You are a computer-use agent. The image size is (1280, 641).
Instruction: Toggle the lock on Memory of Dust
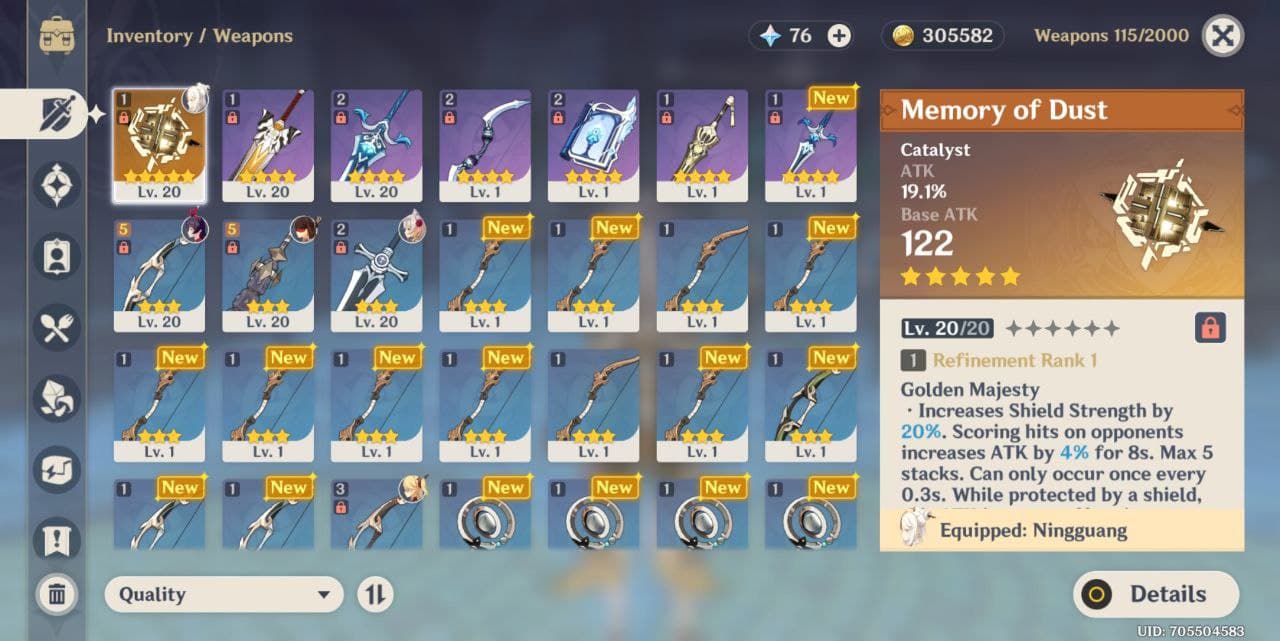click(1210, 327)
